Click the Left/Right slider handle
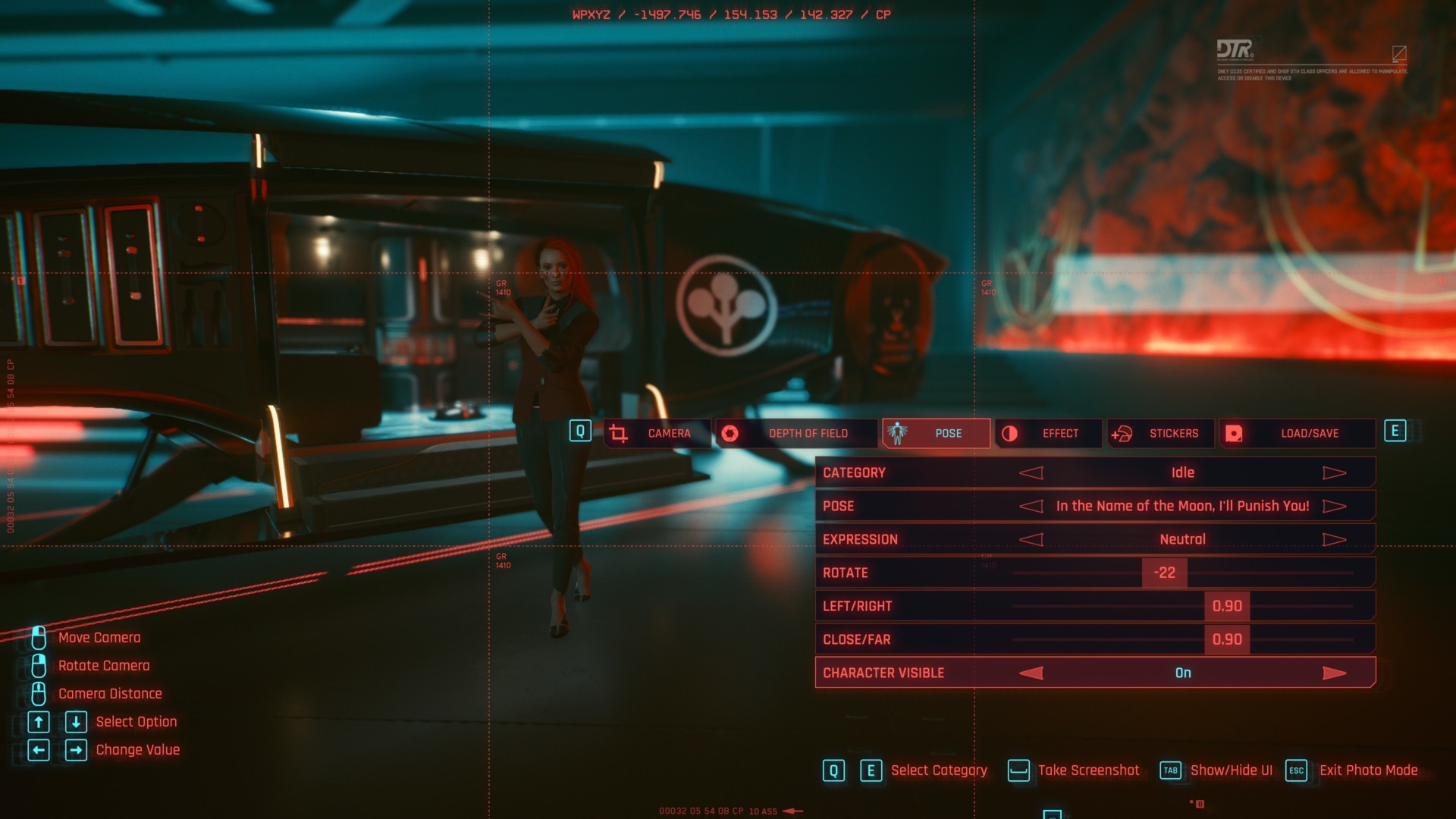The image size is (1456, 819). point(1227,607)
